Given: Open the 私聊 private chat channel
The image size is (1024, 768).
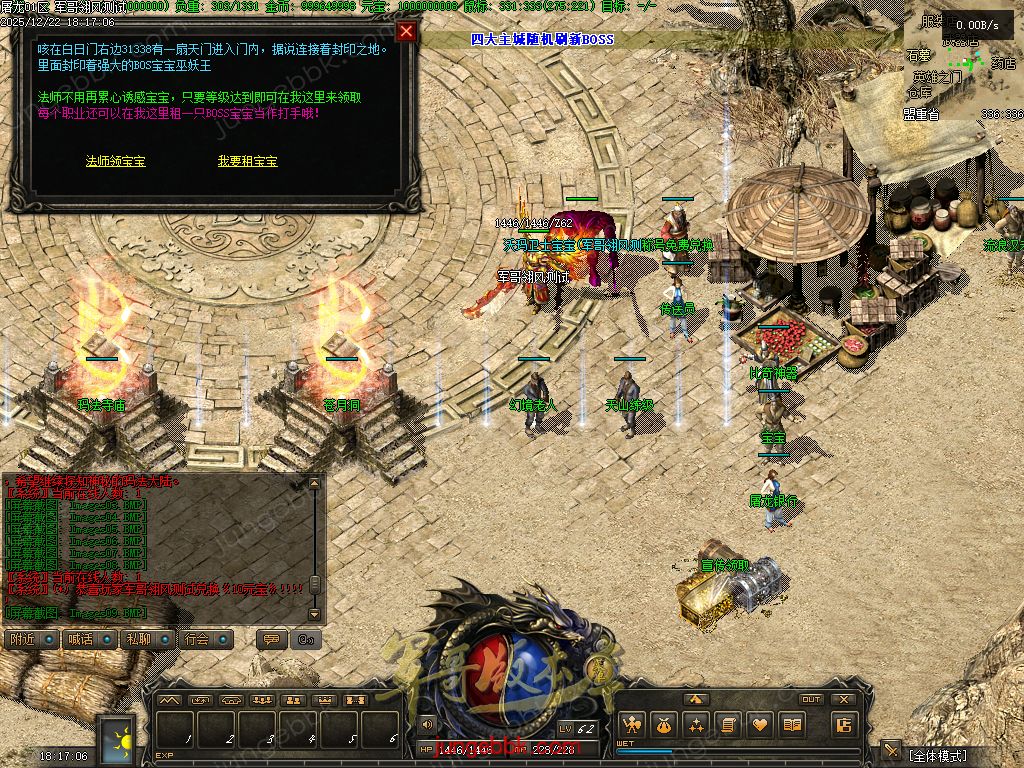Looking at the screenshot, I should tap(146, 639).
